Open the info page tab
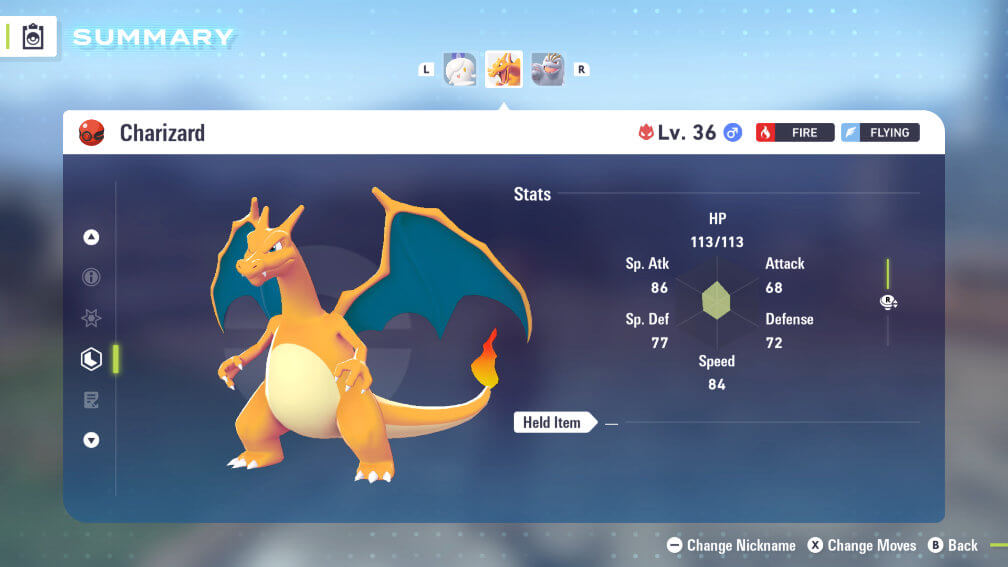The image size is (1008, 567). point(91,277)
